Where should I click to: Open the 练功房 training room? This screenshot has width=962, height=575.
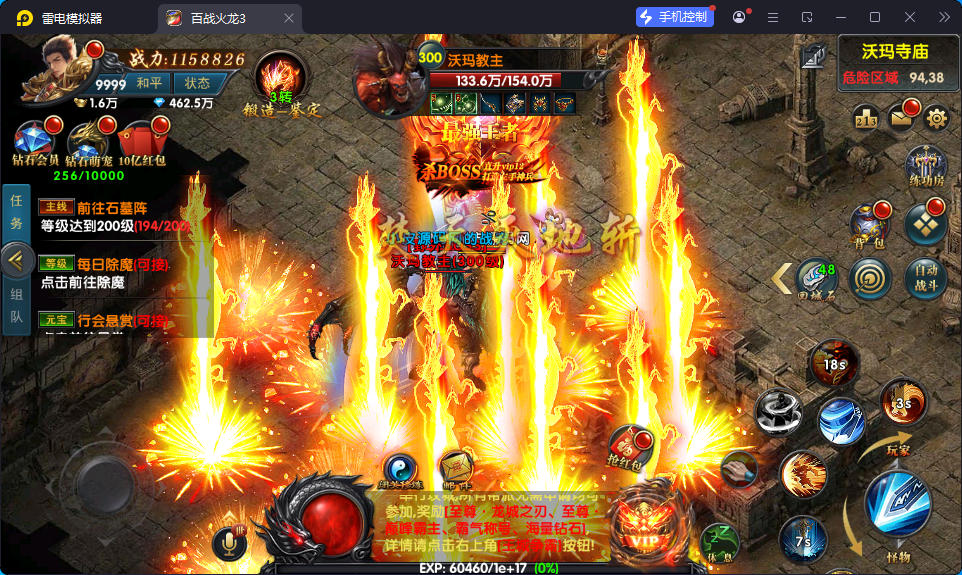(x=926, y=167)
